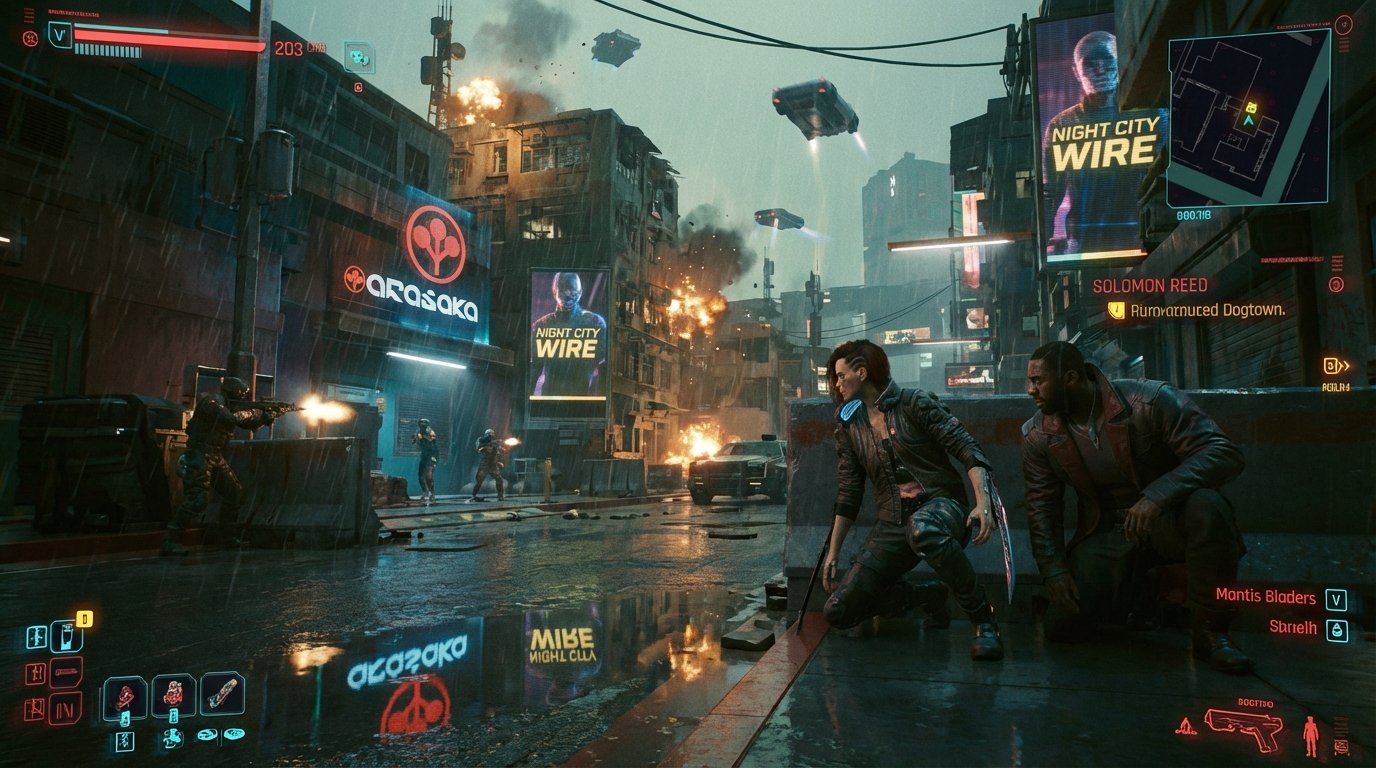This screenshot has width=1376, height=768.
Task: Click the circular button right of the objective text
Action: [1335, 285]
